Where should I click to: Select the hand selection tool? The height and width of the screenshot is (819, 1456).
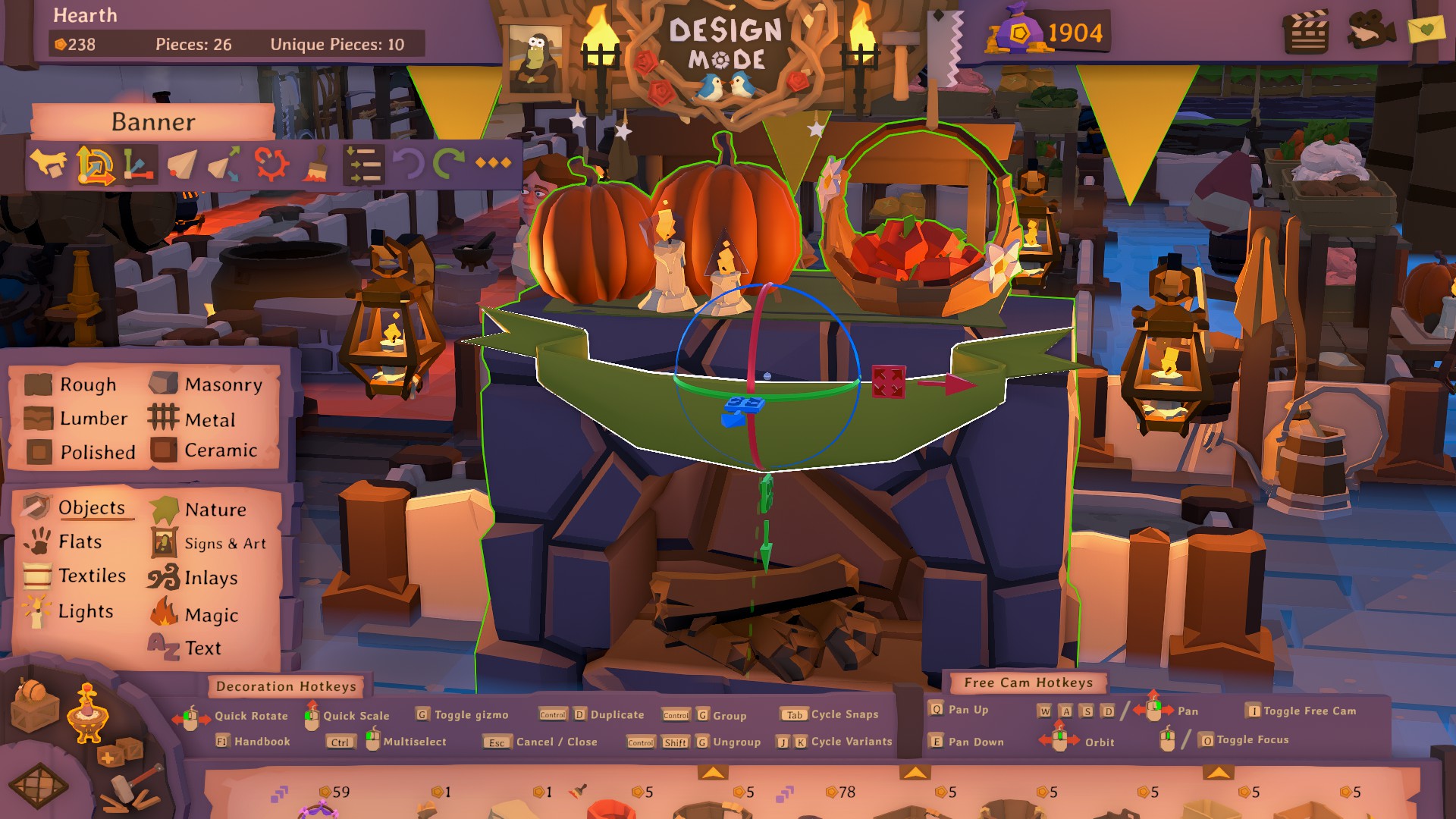[50, 165]
